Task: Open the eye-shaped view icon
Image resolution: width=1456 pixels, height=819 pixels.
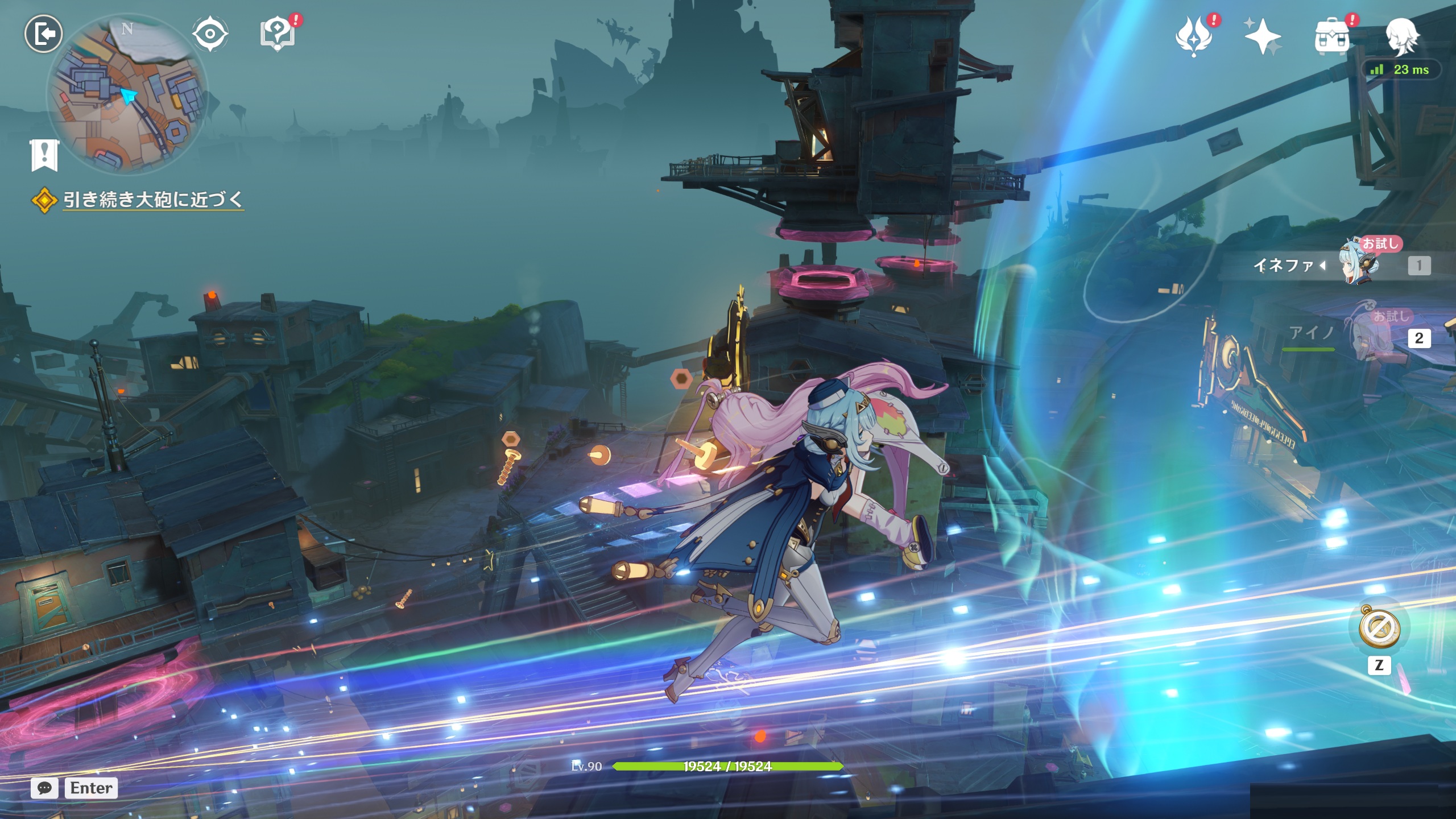Action: coord(210,34)
